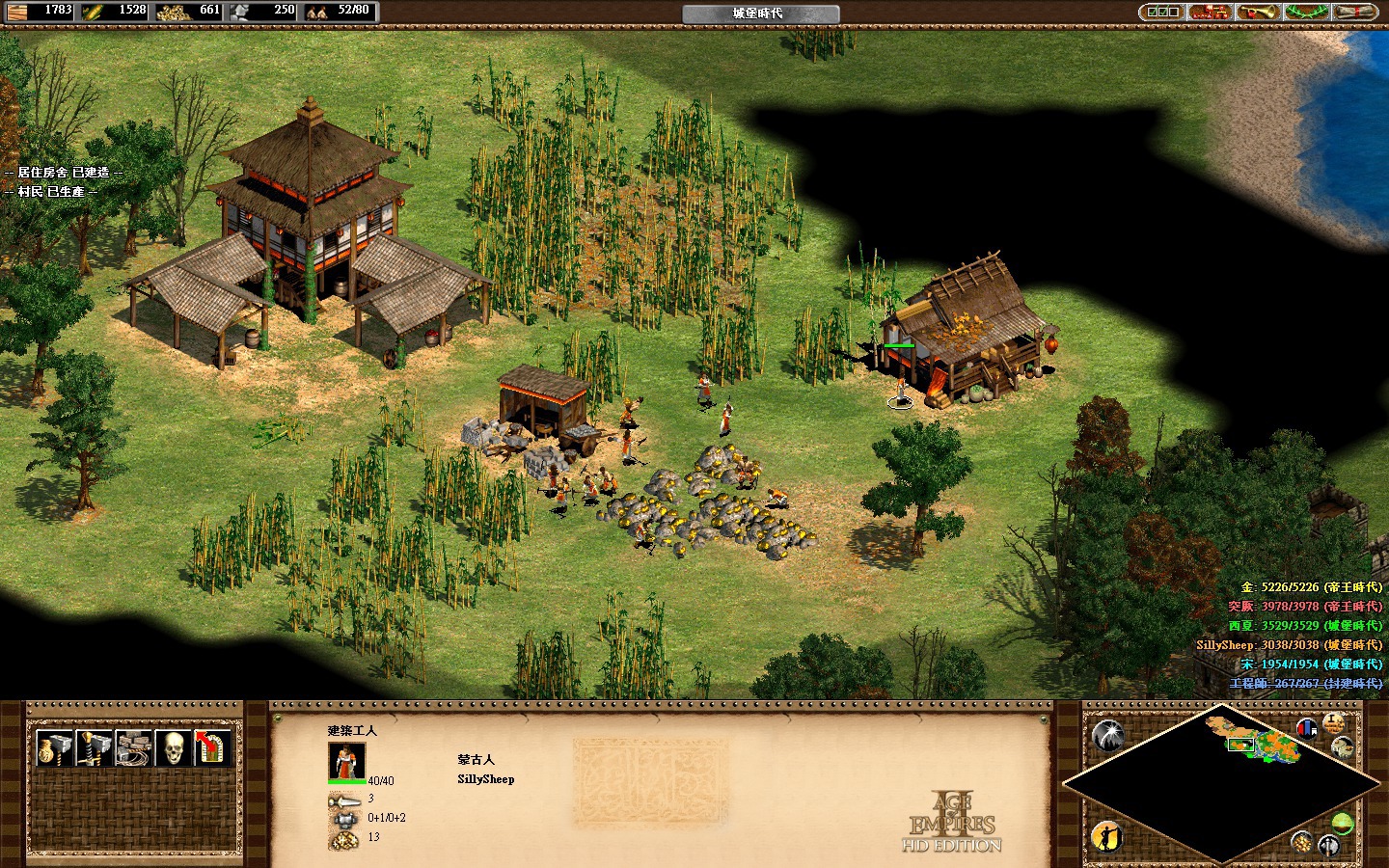Open the game menu scroll button
Image resolution: width=1389 pixels, height=868 pixels.
pos(1357,12)
